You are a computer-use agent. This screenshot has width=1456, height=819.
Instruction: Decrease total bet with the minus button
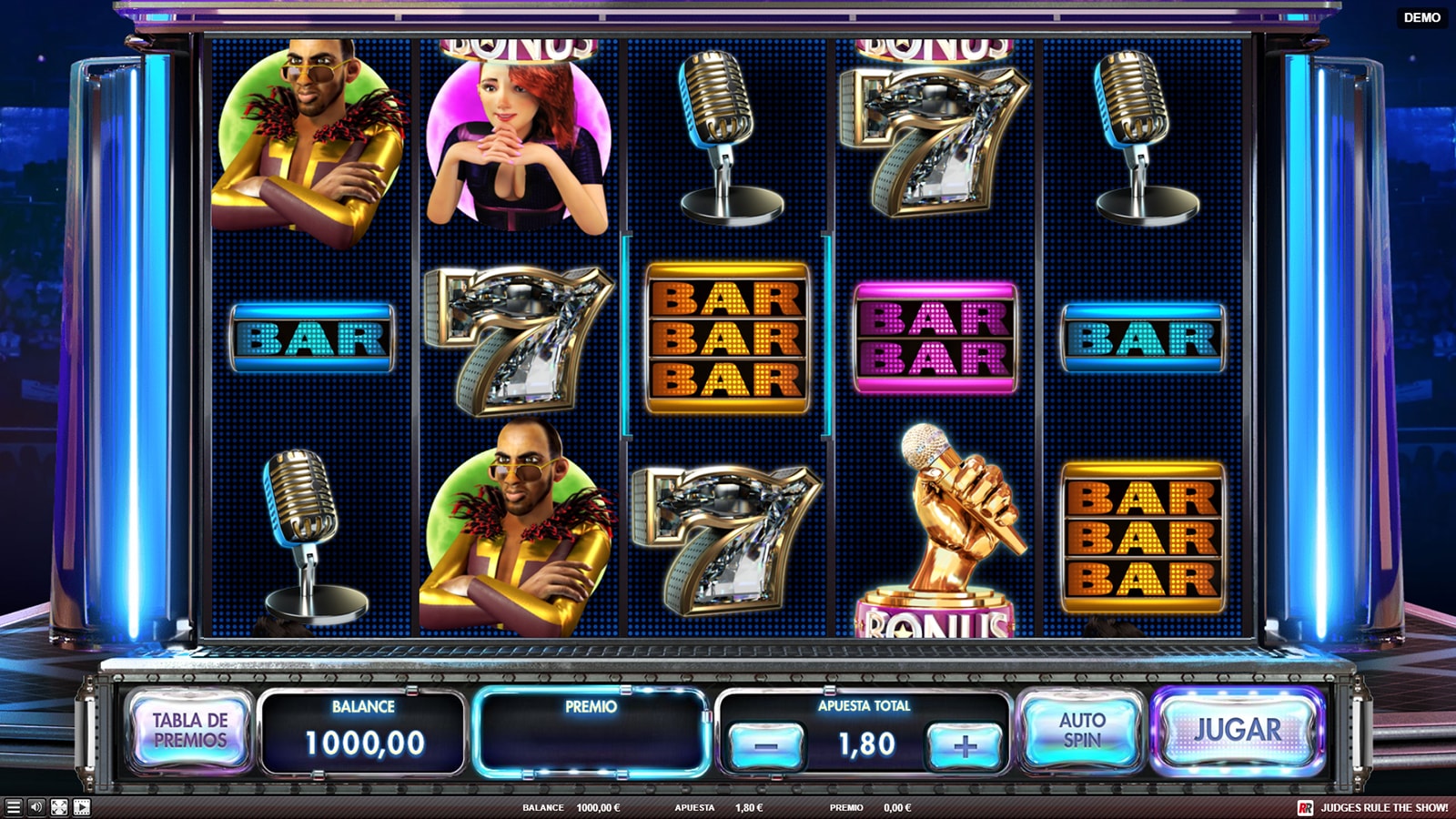click(767, 746)
